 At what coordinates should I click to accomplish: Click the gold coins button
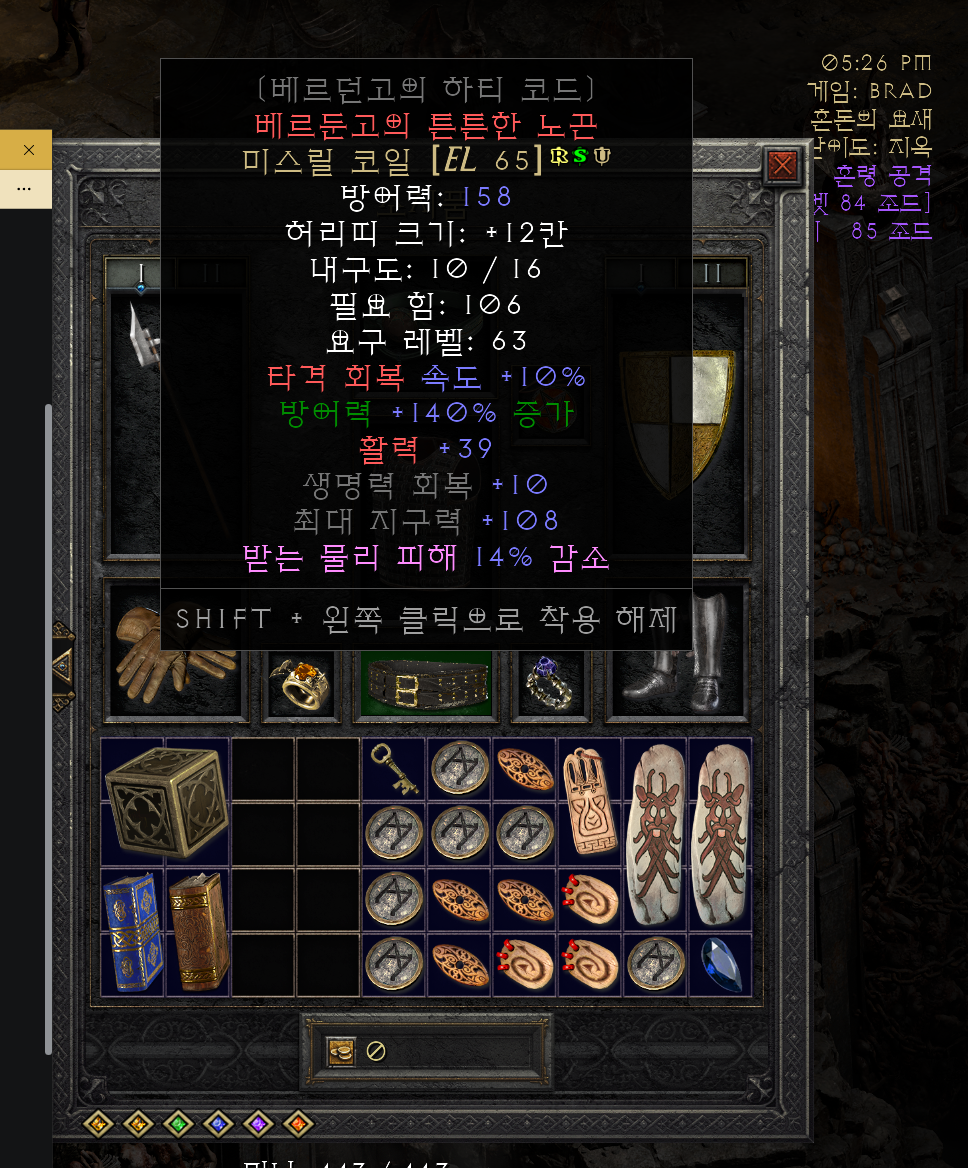point(341,1052)
